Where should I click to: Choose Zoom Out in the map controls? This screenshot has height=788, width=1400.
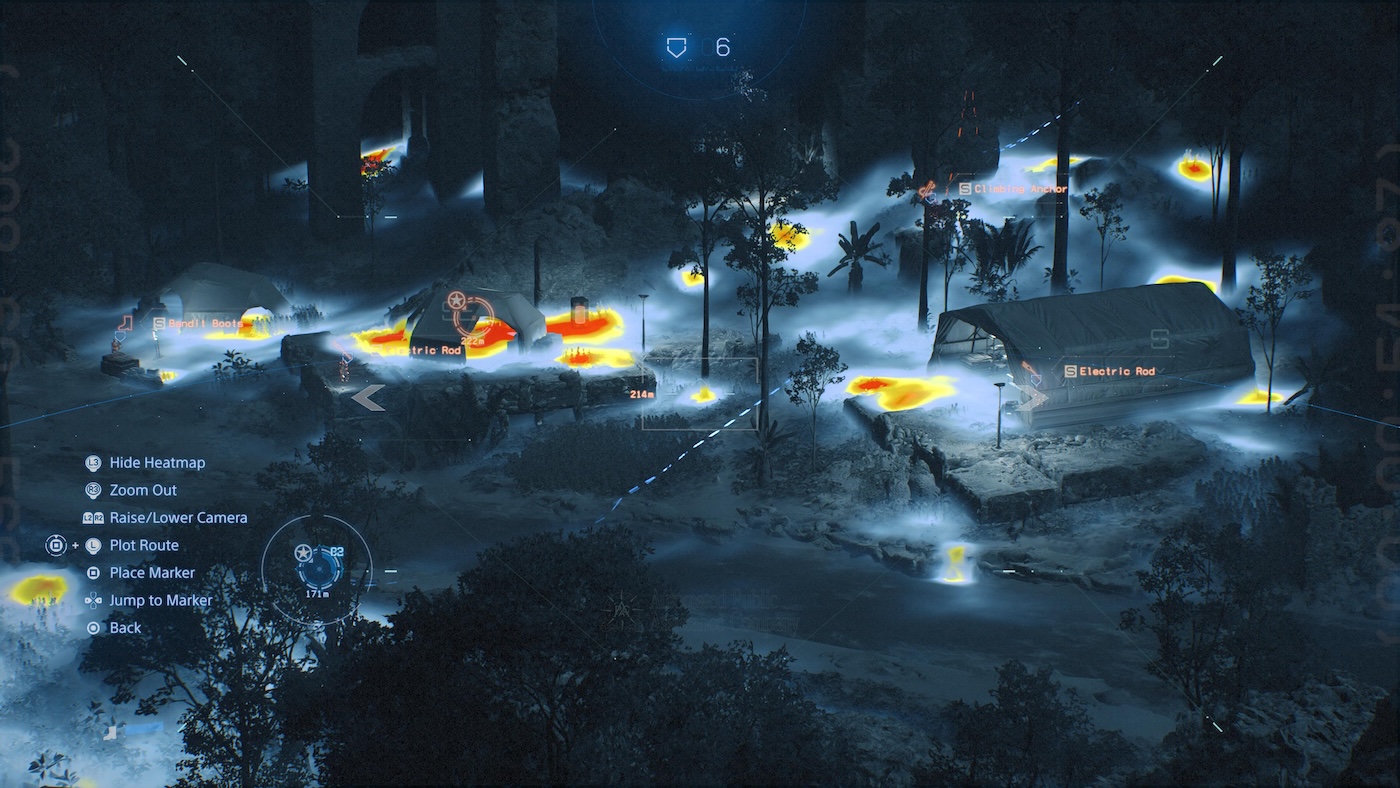(142, 490)
